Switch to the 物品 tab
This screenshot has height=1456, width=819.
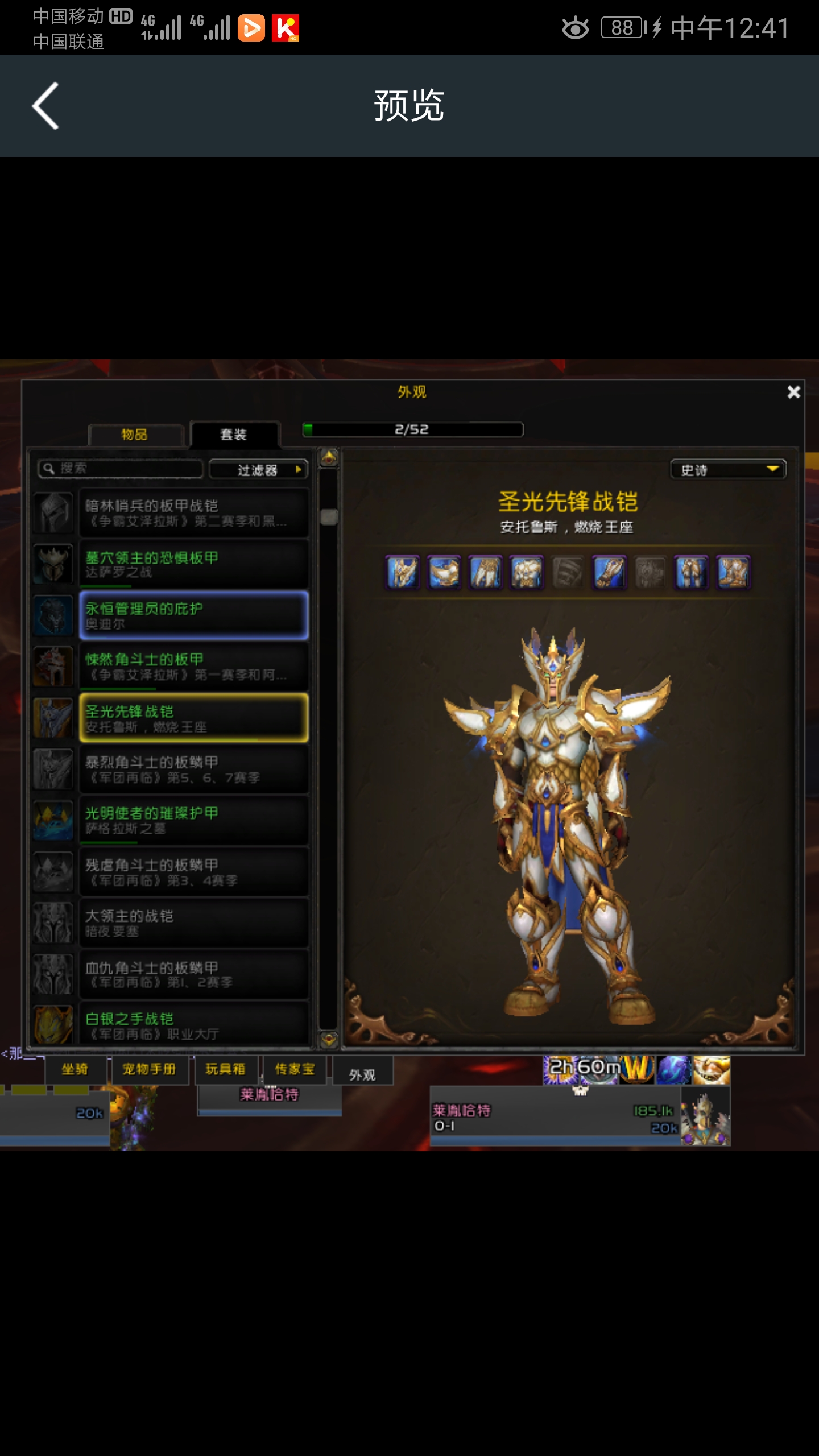click(x=135, y=434)
